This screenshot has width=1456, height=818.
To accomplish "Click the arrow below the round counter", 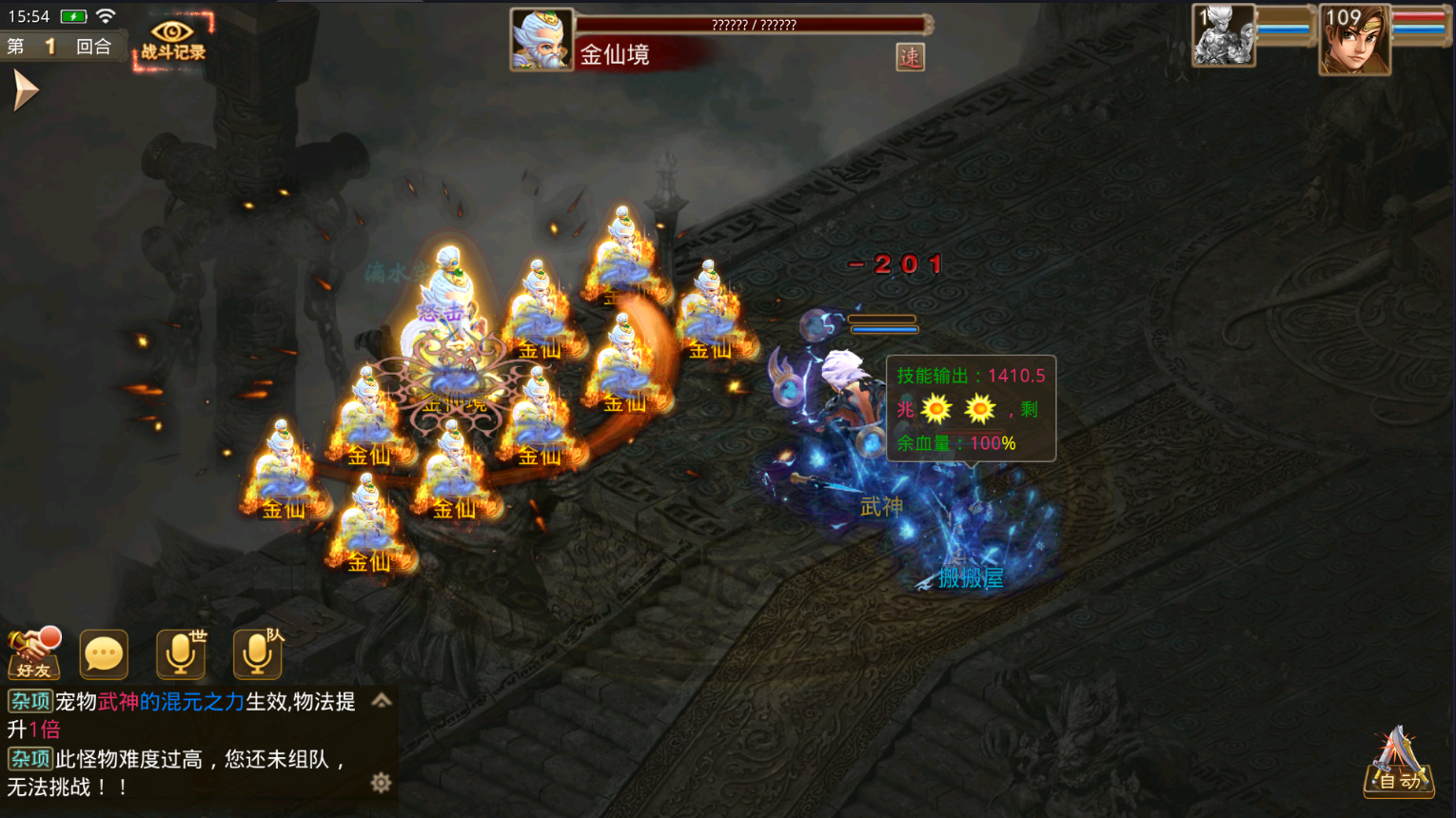I will click(x=25, y=91).
